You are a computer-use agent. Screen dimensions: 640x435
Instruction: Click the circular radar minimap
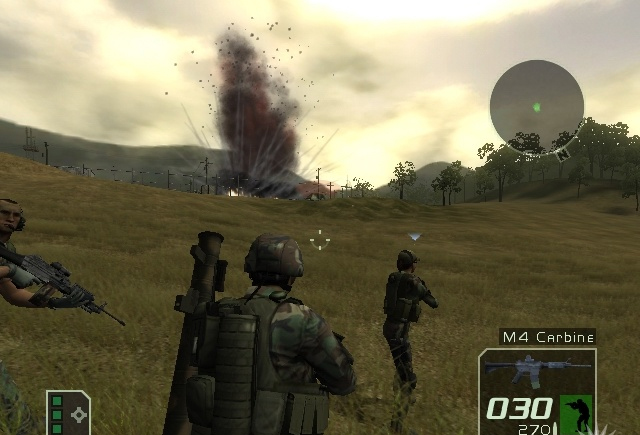[x=536, y=106]
